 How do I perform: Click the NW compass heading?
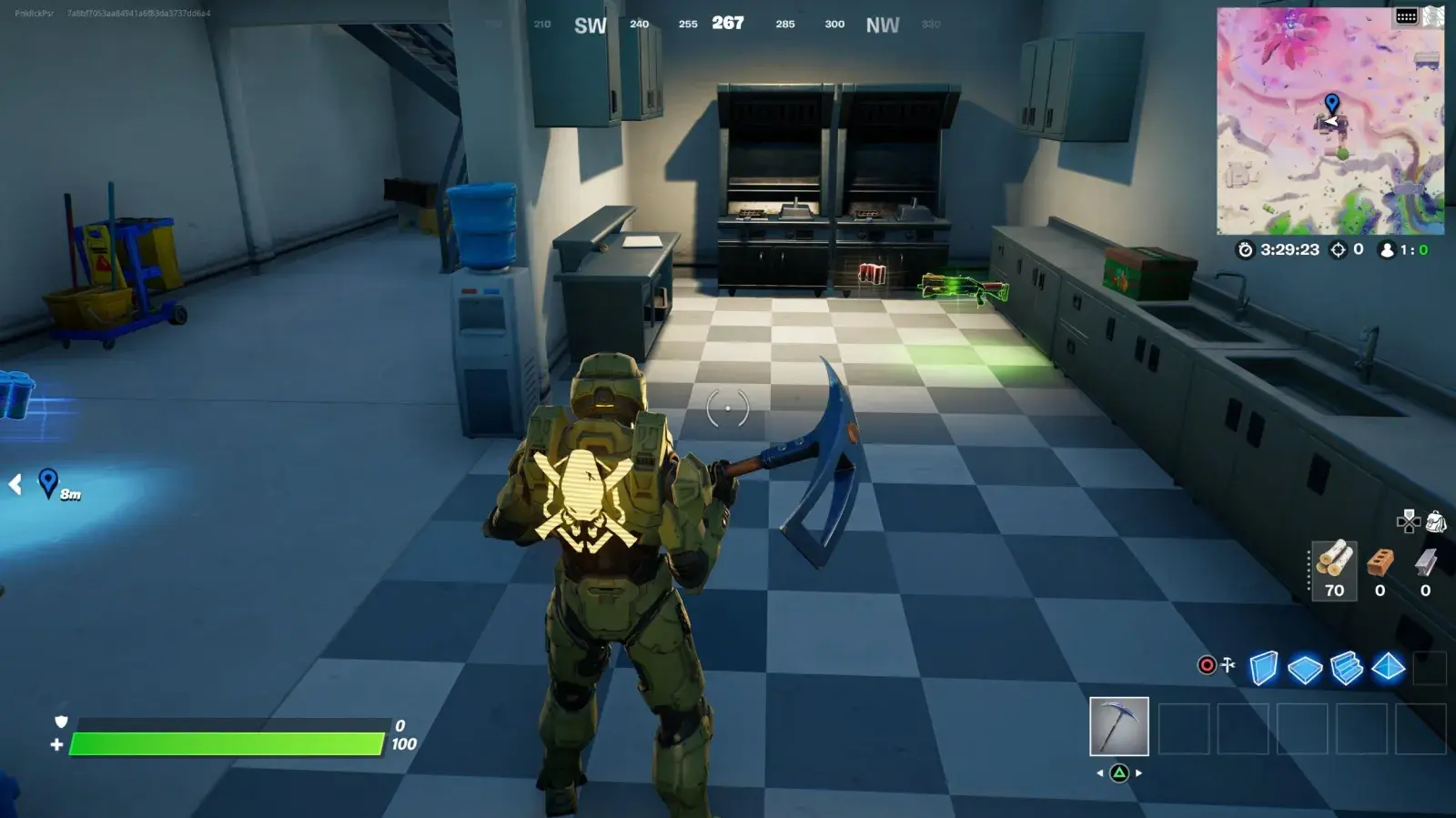tap(880, 25)
